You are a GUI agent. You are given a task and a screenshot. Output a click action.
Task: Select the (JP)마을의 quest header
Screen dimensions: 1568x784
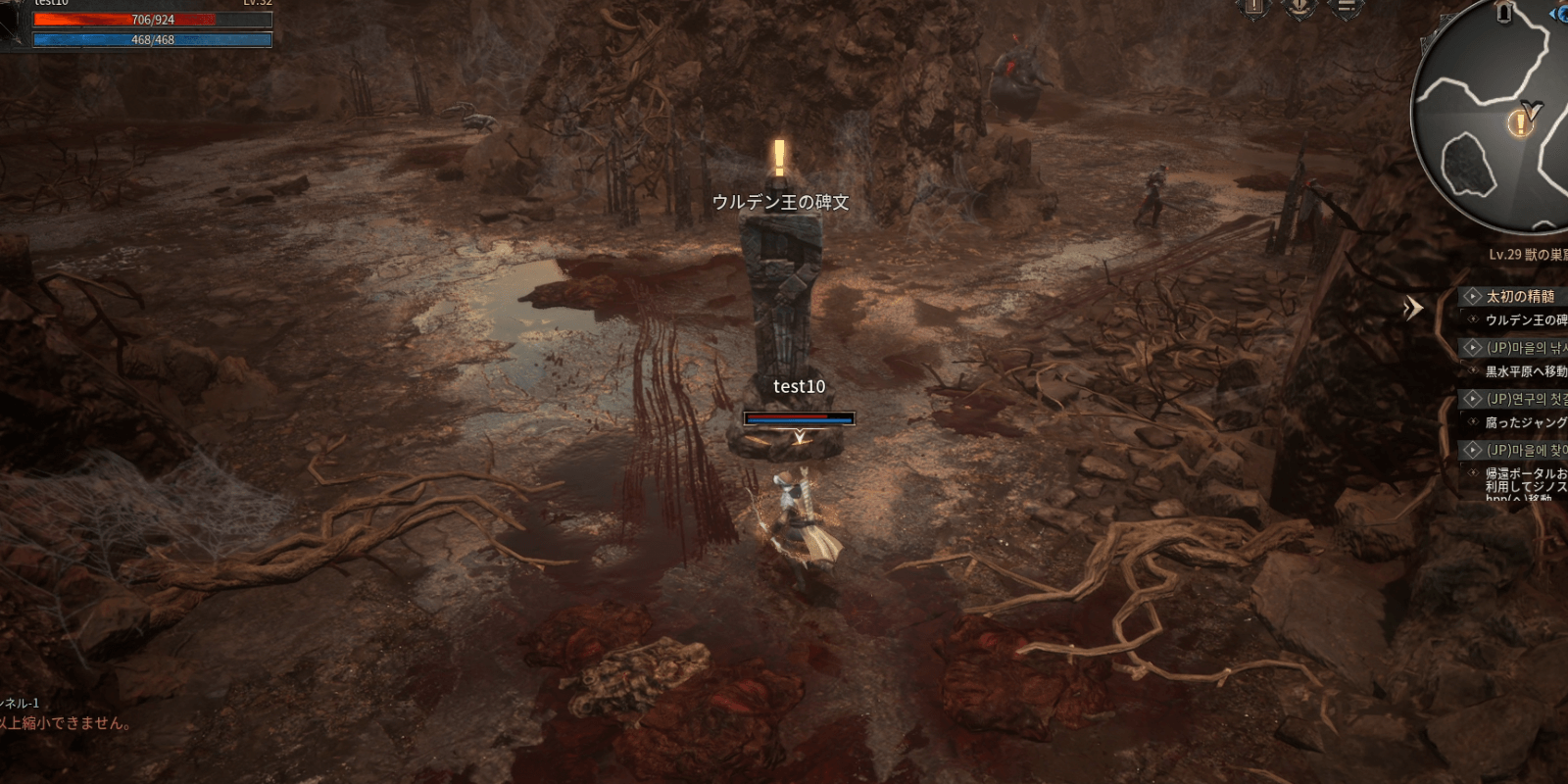coord(1526,348)
